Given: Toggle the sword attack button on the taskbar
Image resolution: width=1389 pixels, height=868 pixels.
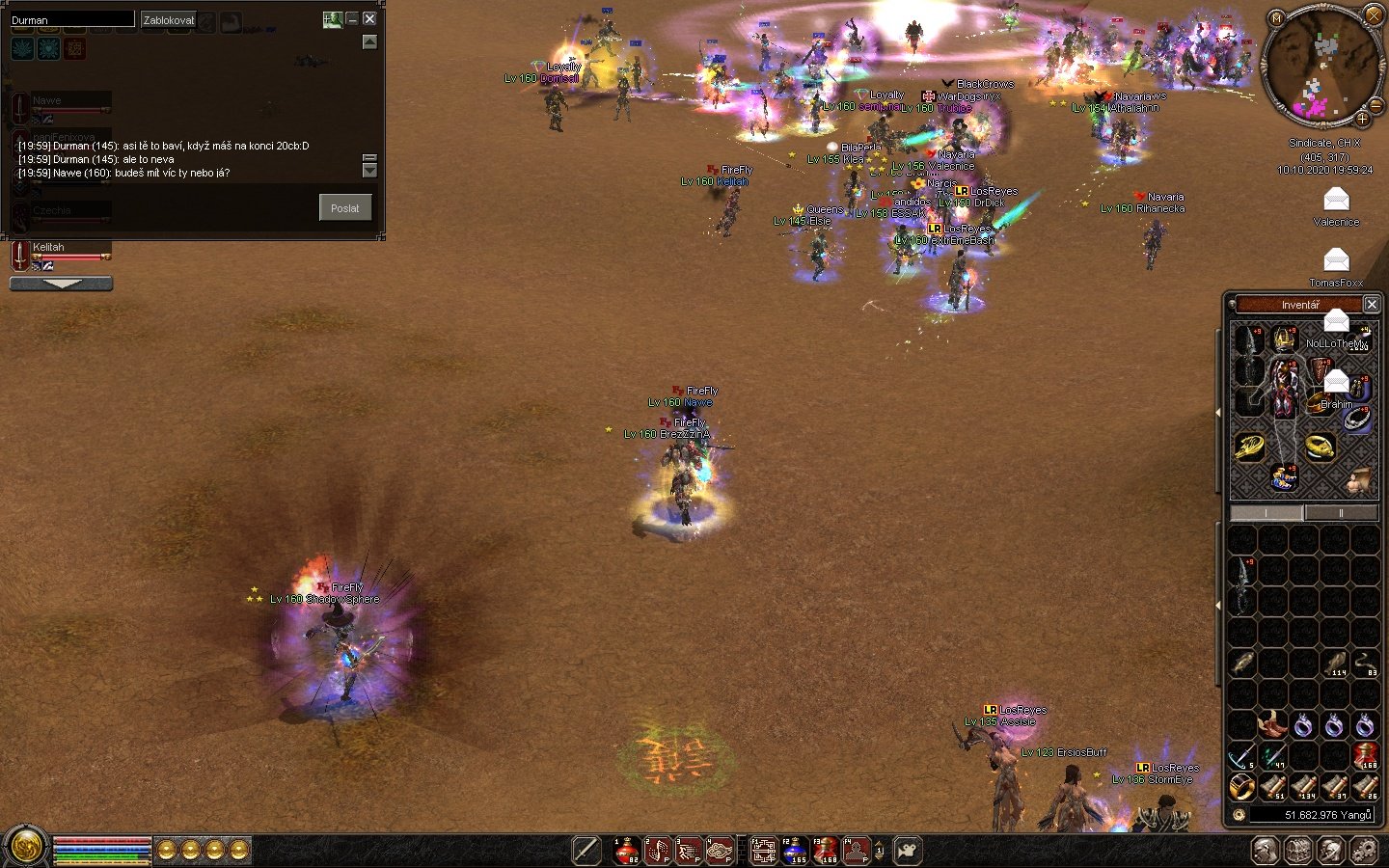Looking at the screenshot, I should click(586, 851).
